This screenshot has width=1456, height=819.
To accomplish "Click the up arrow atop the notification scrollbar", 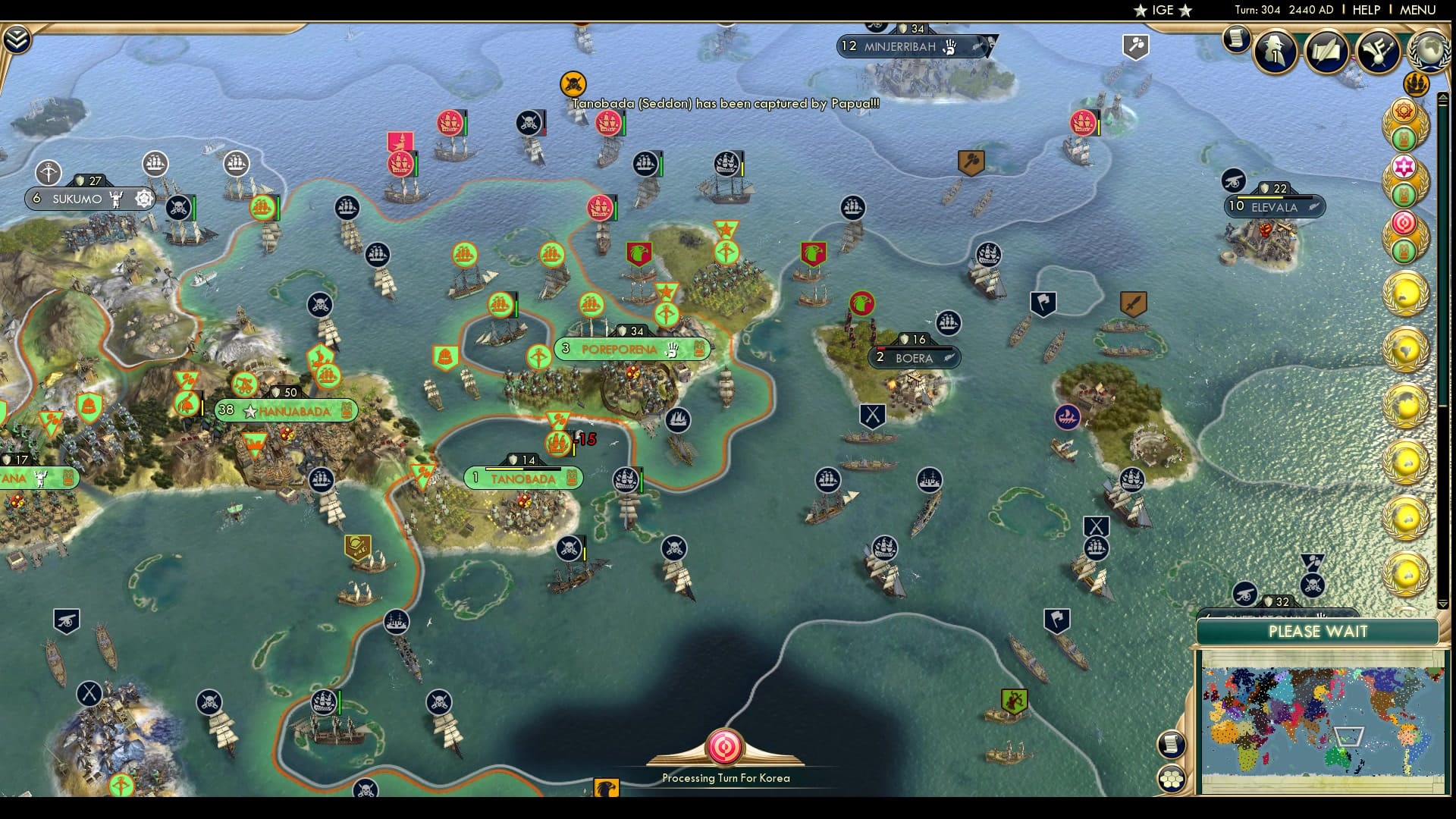I will coord(1443,97).
